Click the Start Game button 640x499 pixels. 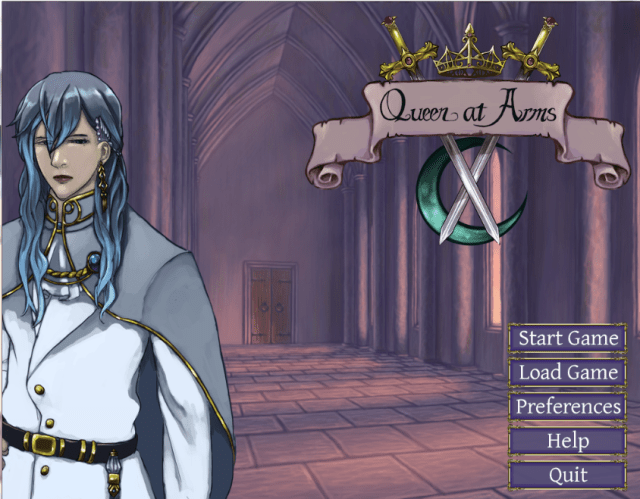point(568,339)
